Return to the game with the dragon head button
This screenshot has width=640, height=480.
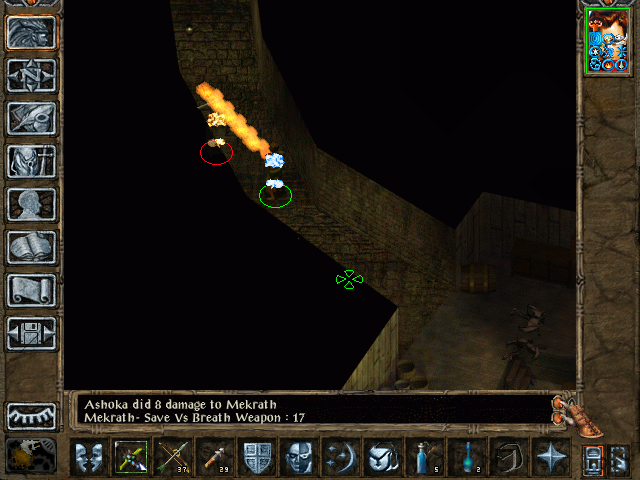point(32,32)
